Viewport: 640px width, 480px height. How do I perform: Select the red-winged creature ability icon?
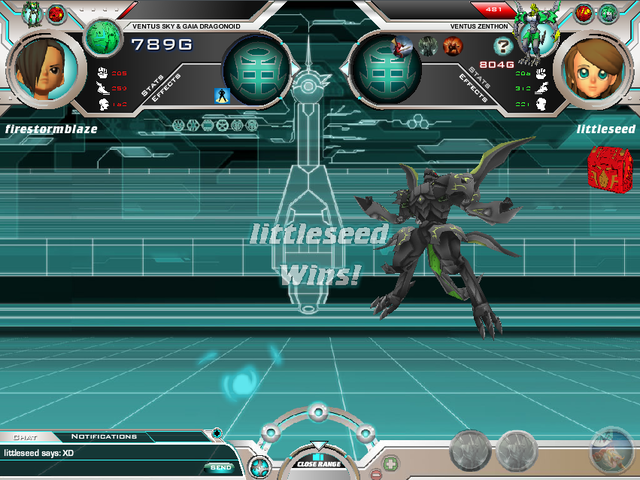[402, 45]
